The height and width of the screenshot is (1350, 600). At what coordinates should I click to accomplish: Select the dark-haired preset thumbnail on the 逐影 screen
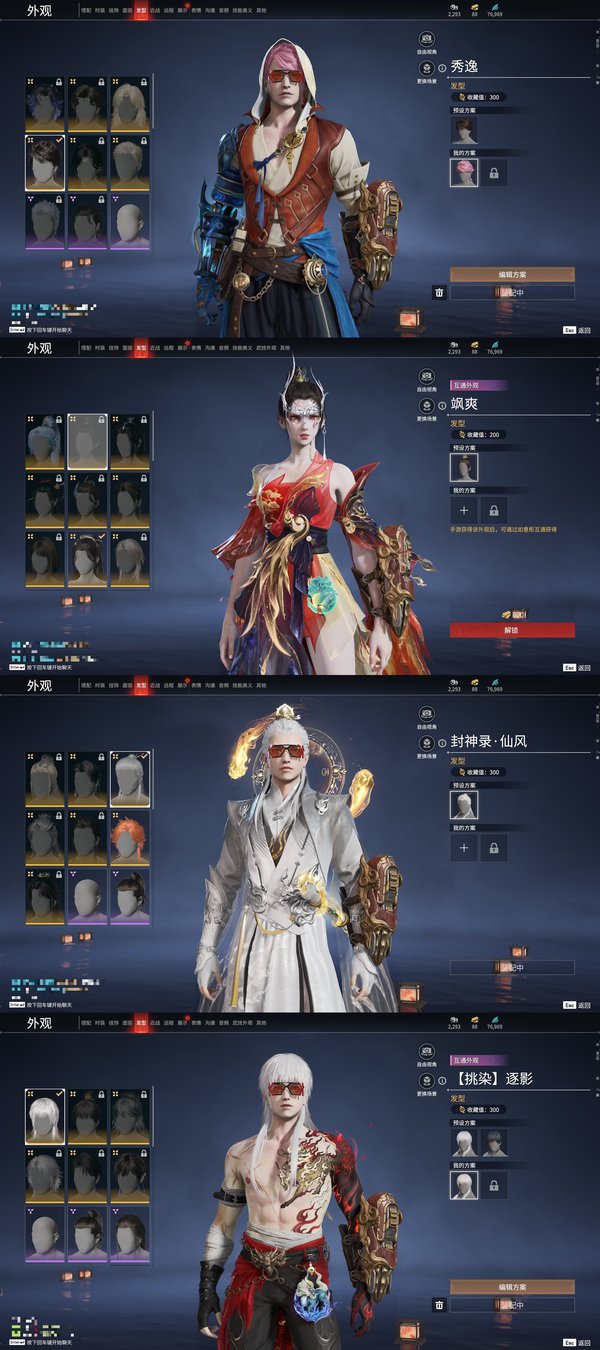[491, 1142]
